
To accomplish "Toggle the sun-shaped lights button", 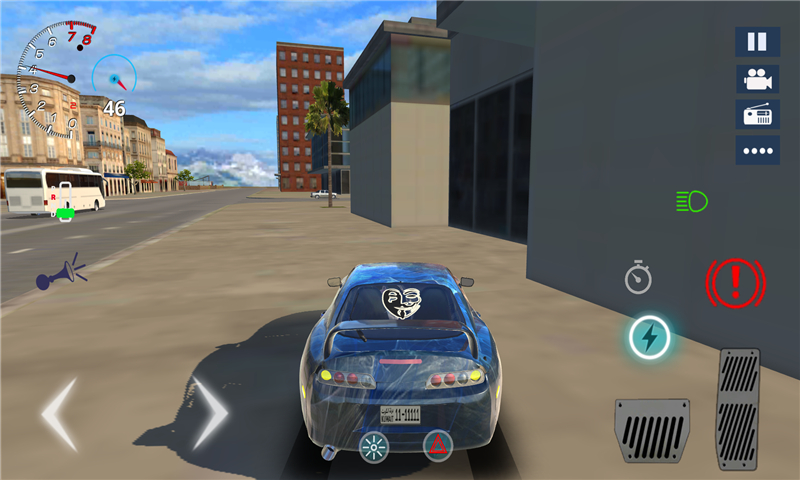I will point(374,446).
